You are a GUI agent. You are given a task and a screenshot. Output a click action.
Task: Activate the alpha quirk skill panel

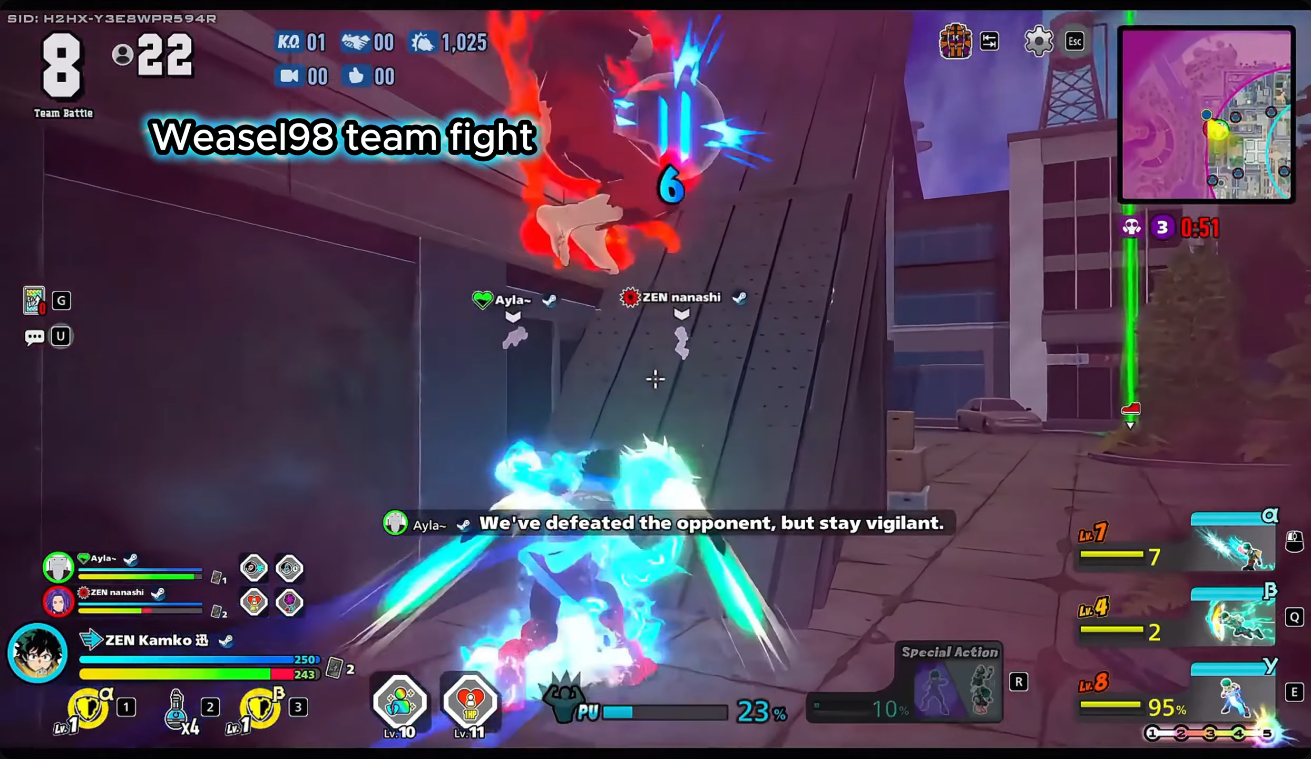pyautogui.click(x=1232, y=544)
